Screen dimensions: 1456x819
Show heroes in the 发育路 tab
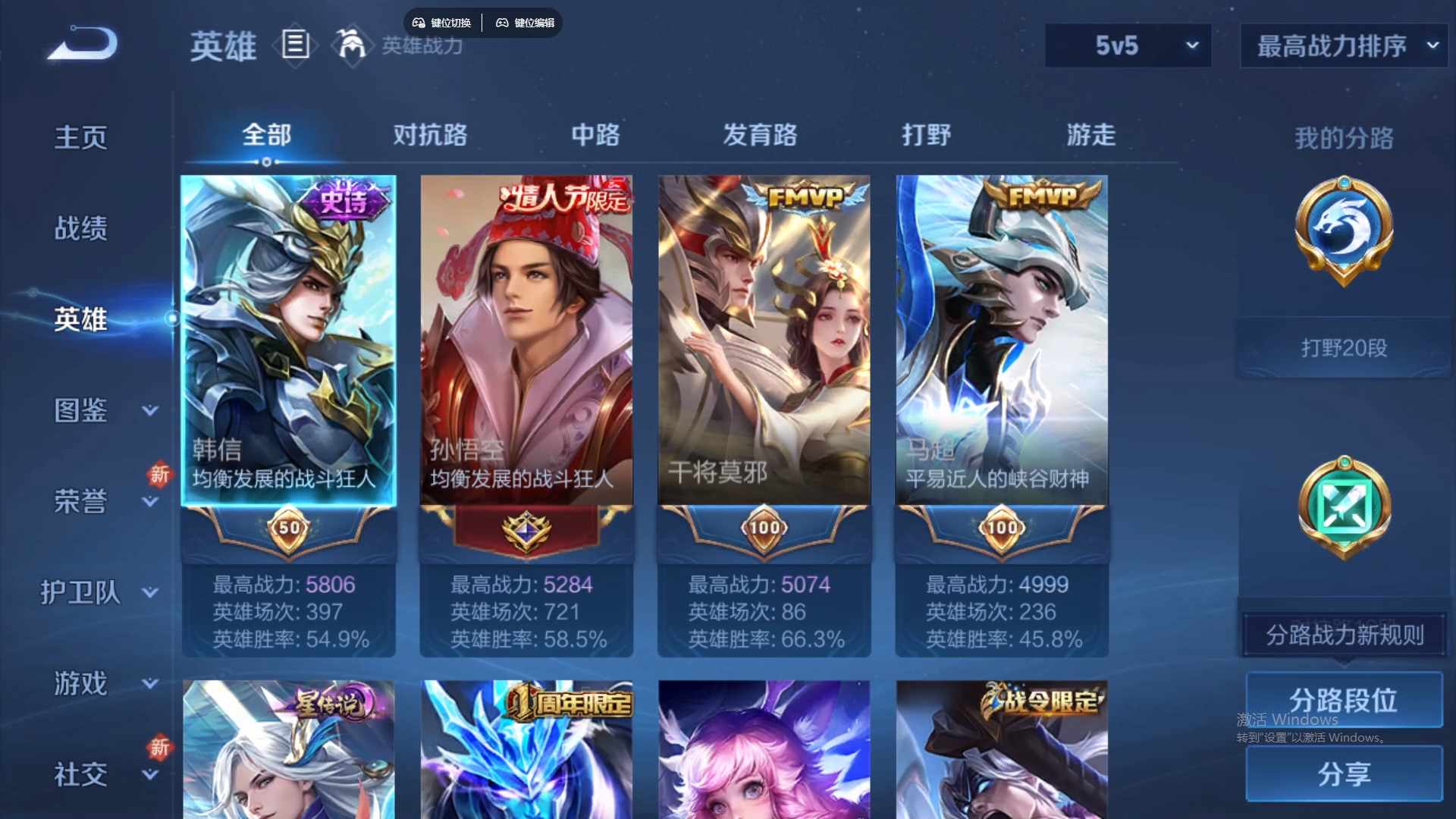pyautogui.click(x=760, y=135)
